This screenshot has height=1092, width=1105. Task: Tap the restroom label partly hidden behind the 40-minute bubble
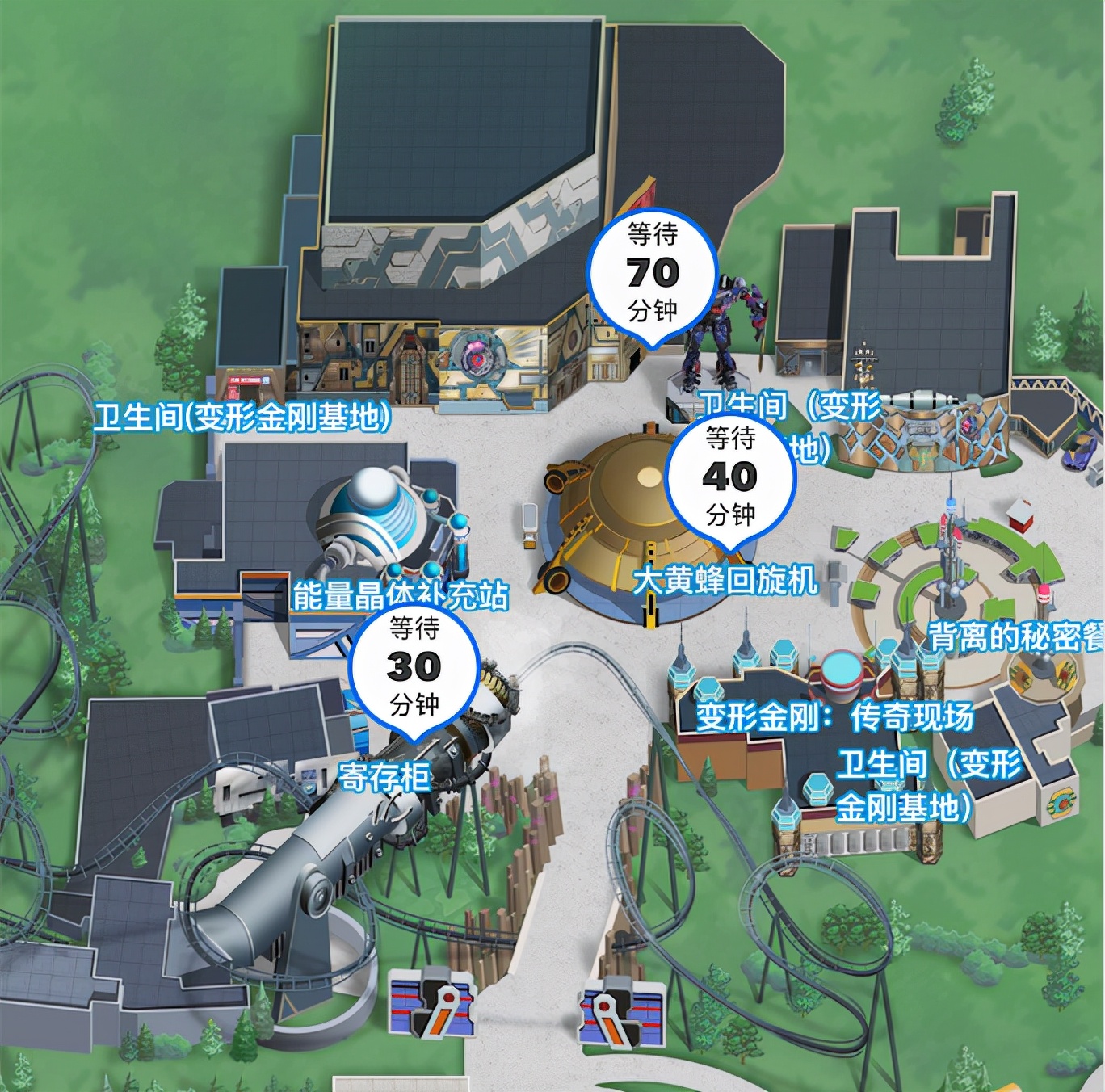[832, 408]
